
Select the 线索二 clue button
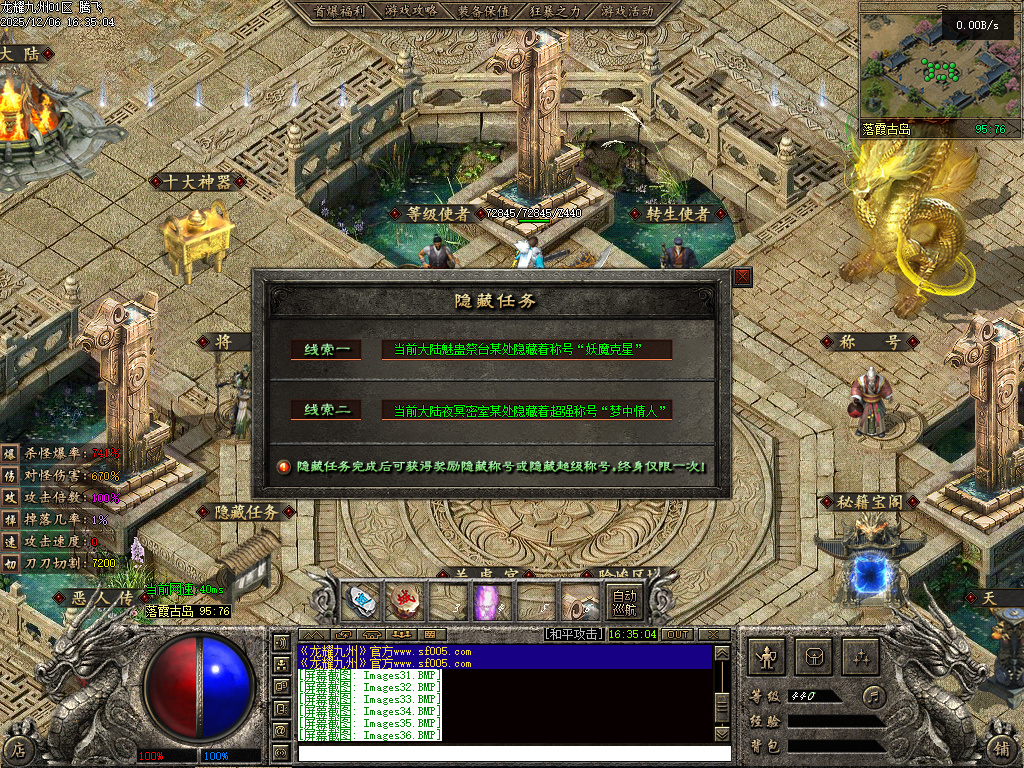(325, 410)
